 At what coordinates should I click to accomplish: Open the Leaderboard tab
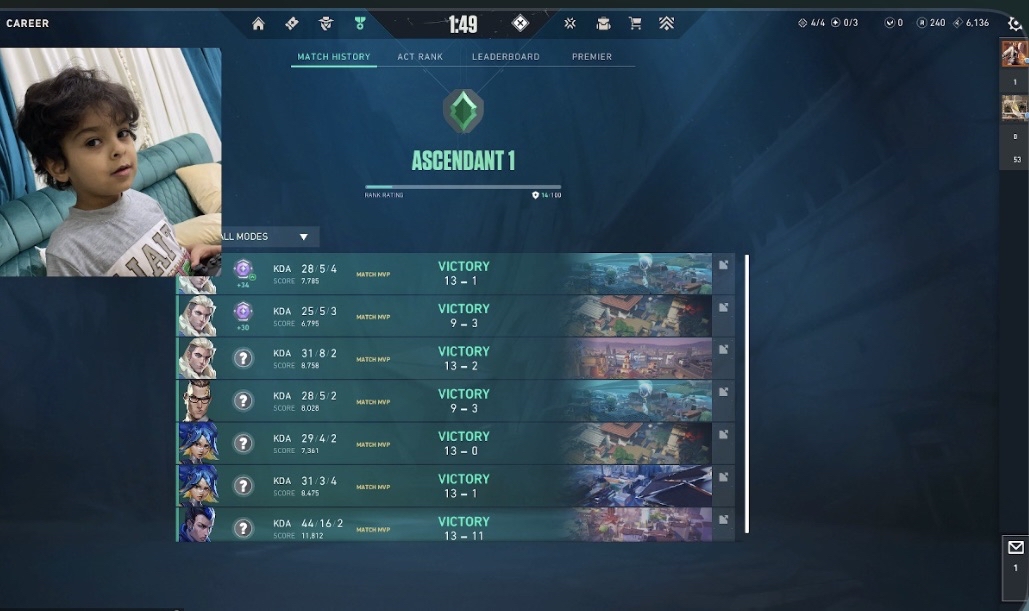[x=505, y=57]
